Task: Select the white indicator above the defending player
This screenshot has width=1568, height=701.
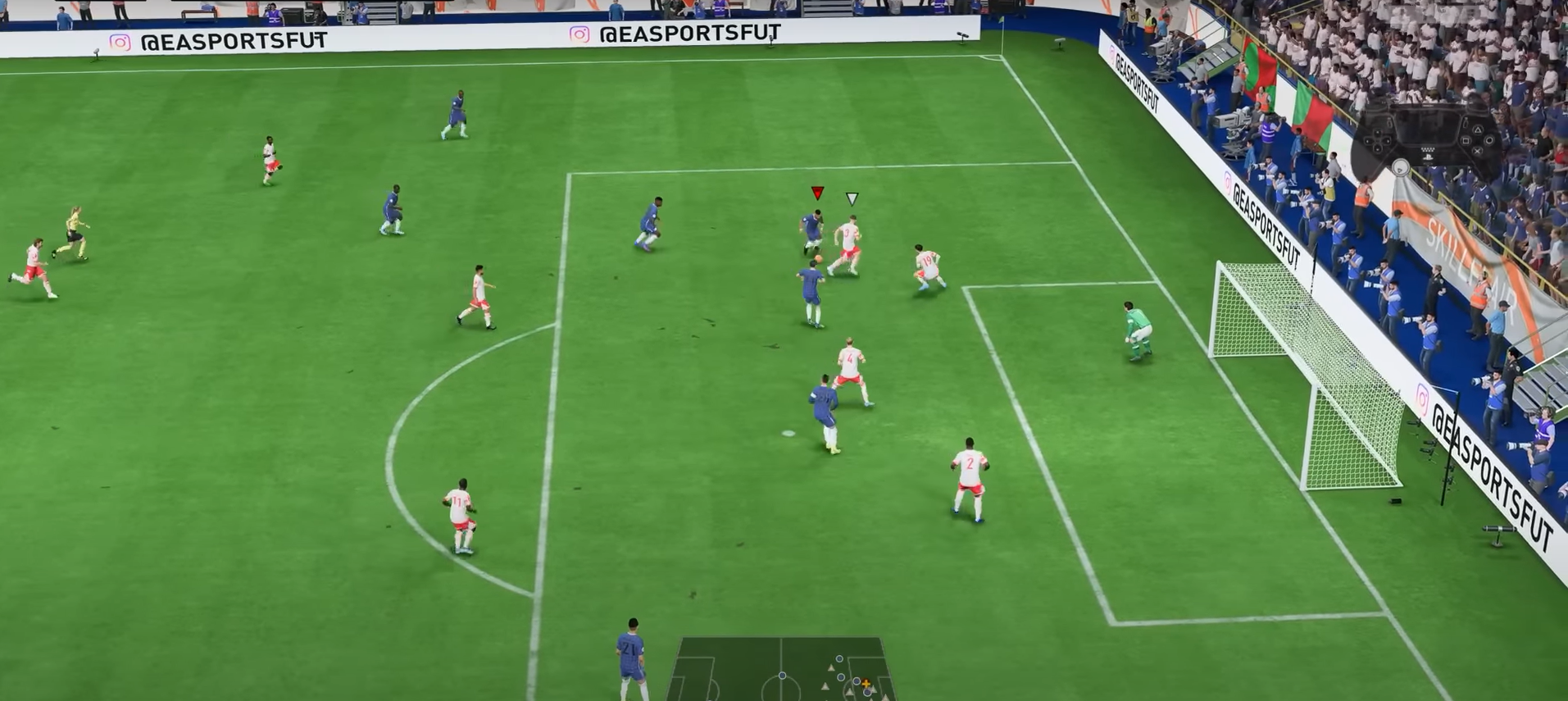Action: pos(852,197)
